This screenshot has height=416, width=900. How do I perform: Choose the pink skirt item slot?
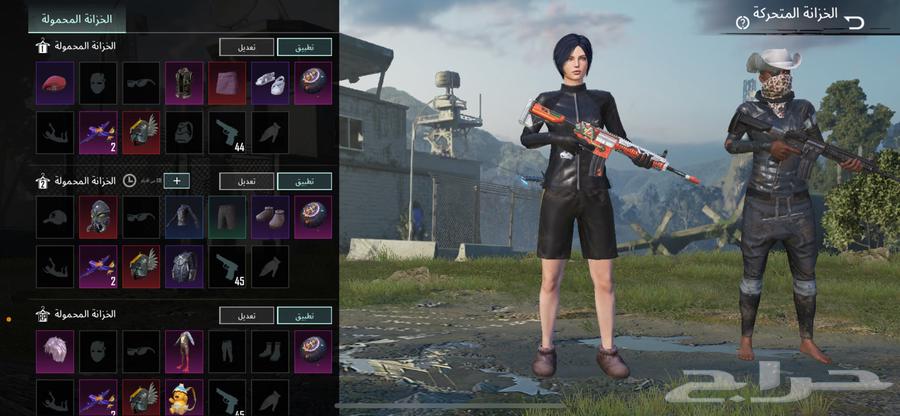[227, 83]
